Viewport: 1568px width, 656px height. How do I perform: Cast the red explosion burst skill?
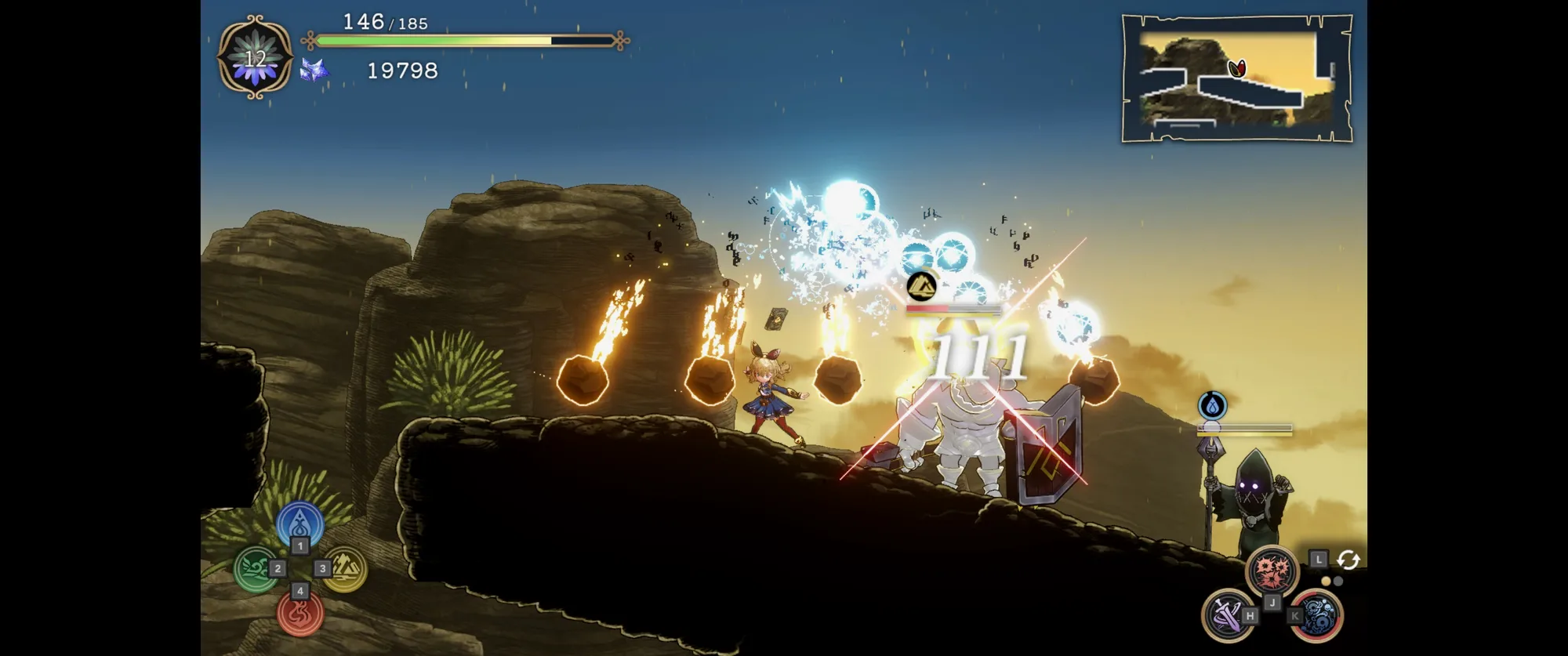tap(1272, 571)
